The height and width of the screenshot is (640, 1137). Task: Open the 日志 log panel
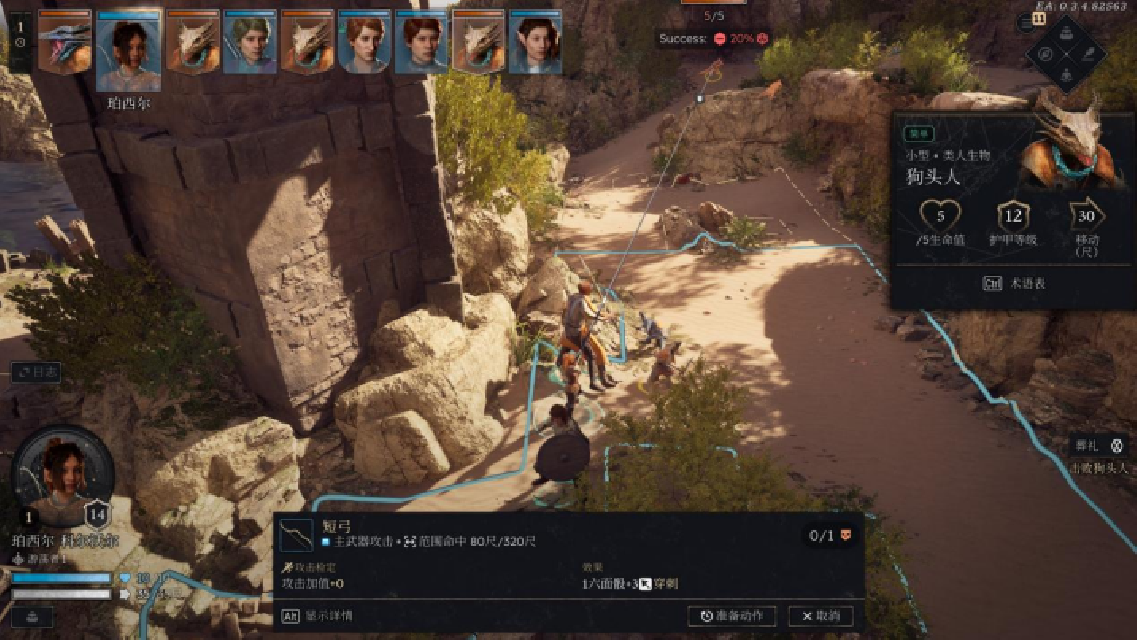[38, 372]
